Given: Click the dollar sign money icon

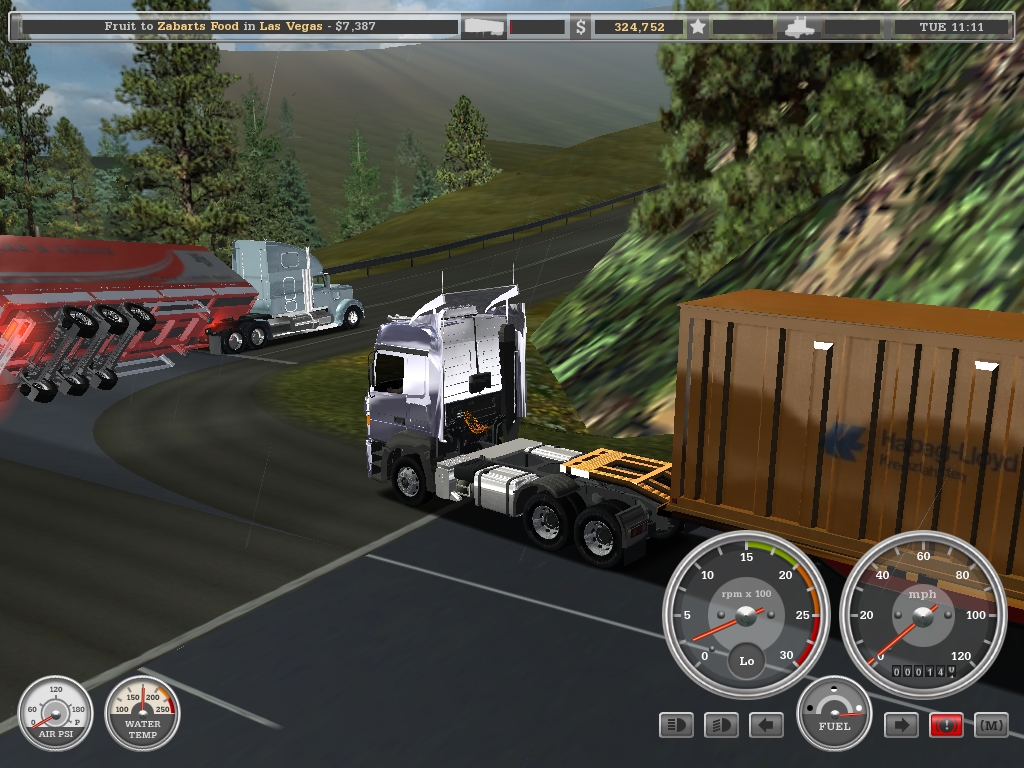Looking at the screenshot, I should pos(581,27).
